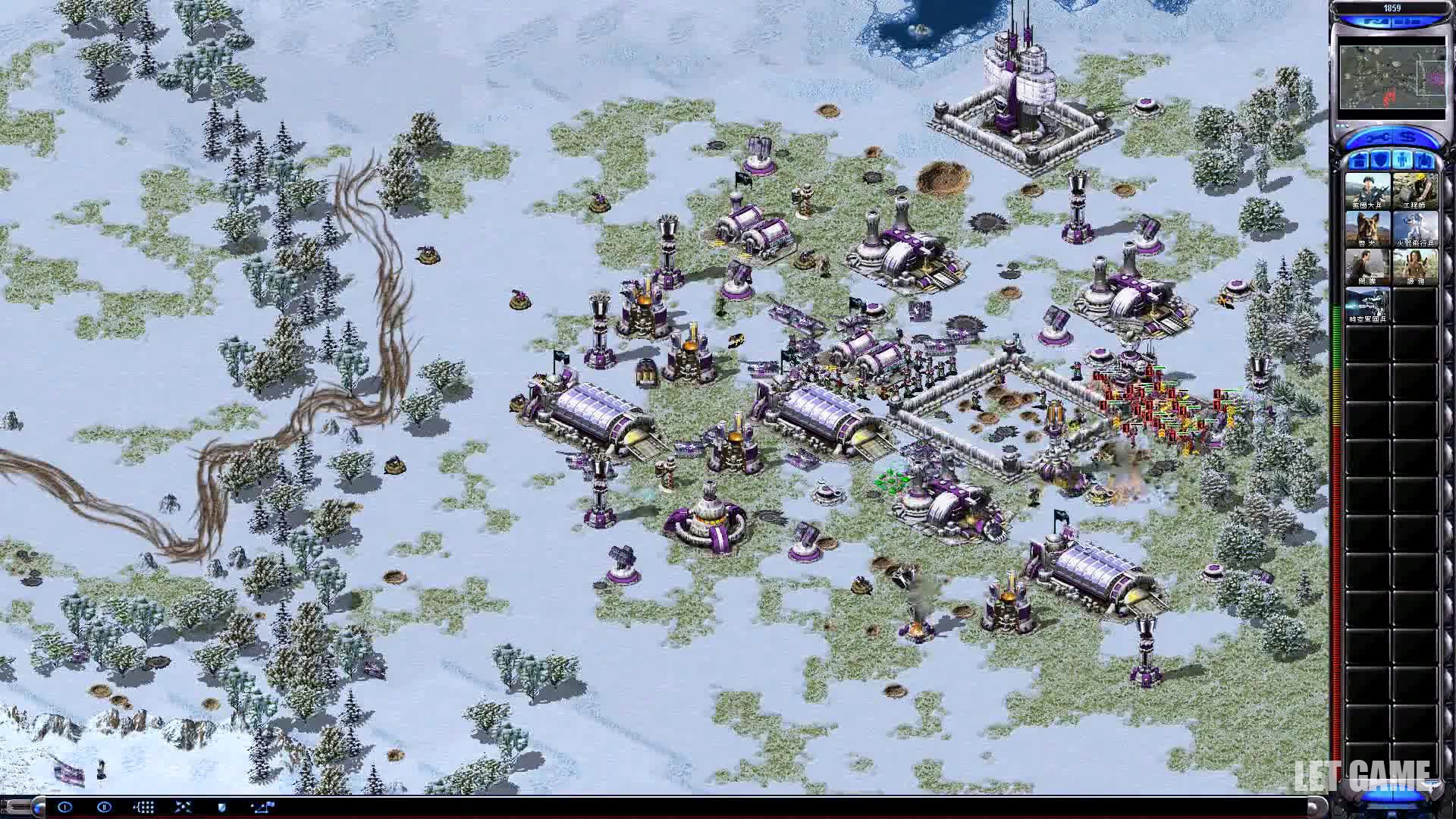Queue a Chrono Legionnaire (時空軍團兵)
The height and width of the screenshot is (819, 1456).
(1367, 305)
